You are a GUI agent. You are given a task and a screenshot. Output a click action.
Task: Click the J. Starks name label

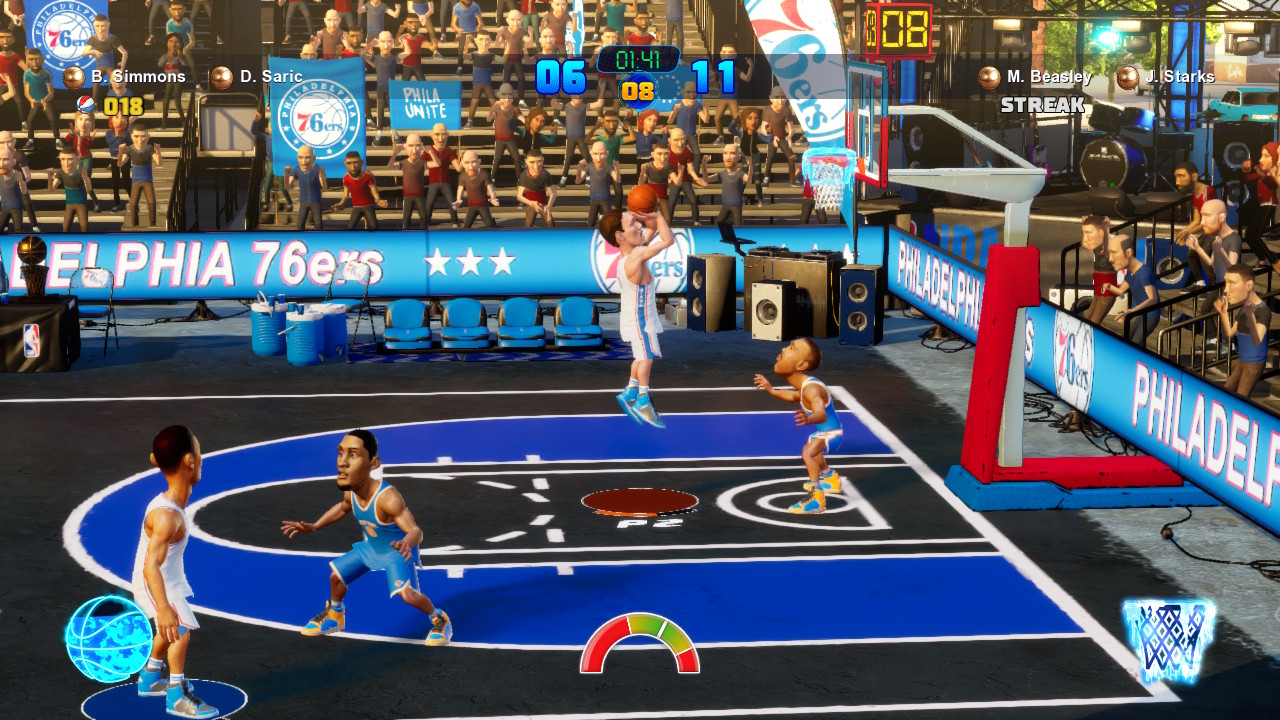click(1182, 75)
